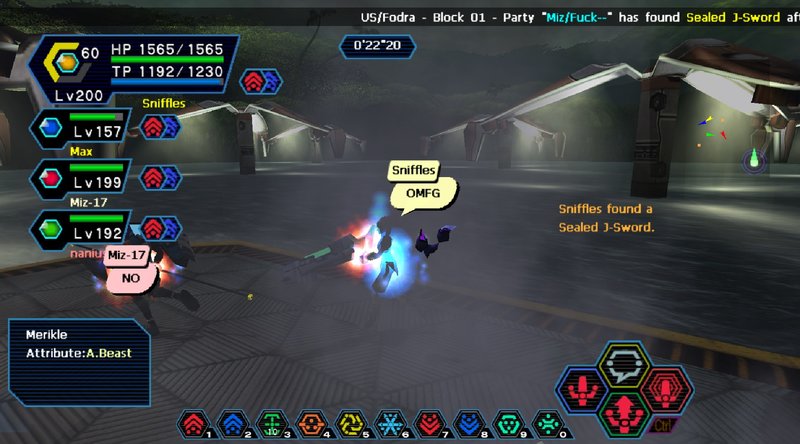Cast the yellow swirl technique in slot 5

click(349, 424)
